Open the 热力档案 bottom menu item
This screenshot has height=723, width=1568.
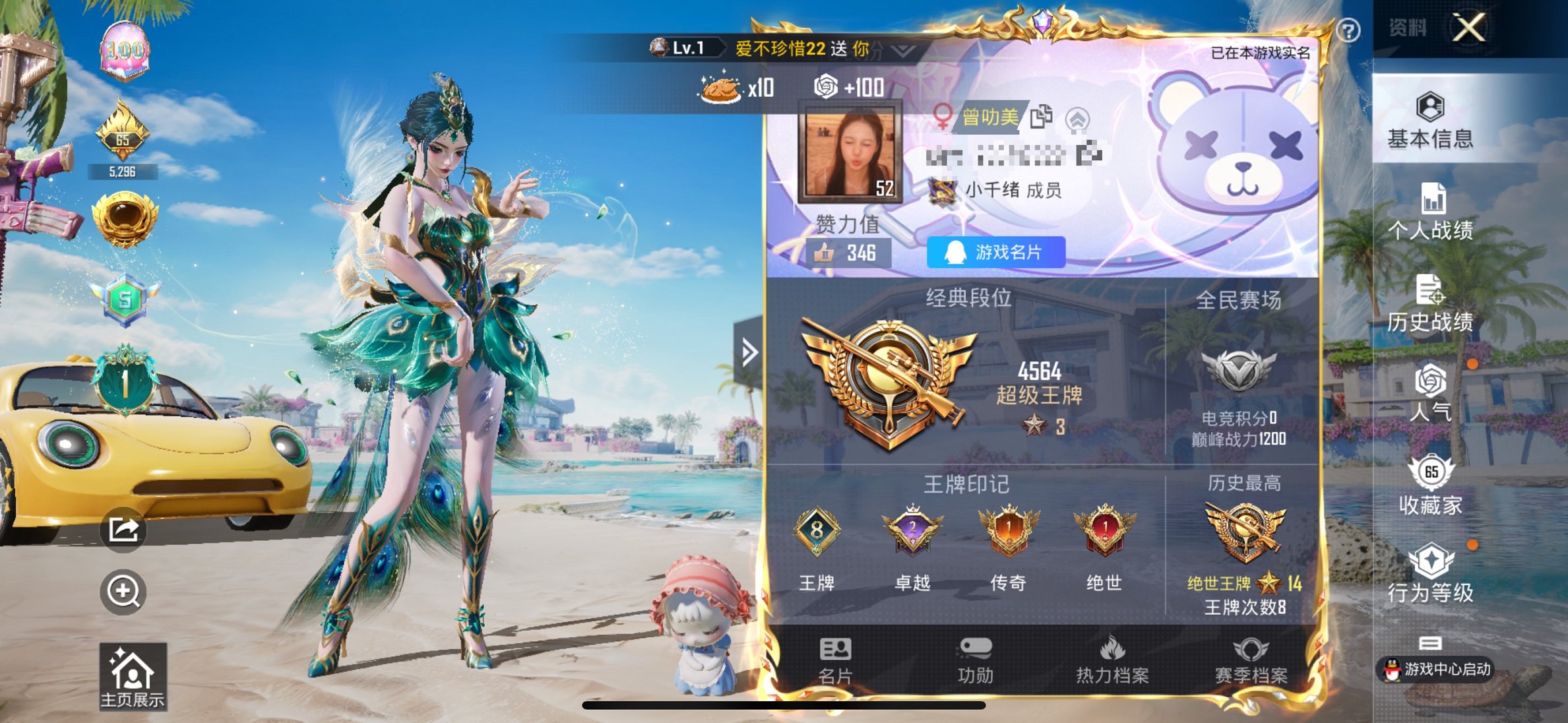[x=1113, y=660]
